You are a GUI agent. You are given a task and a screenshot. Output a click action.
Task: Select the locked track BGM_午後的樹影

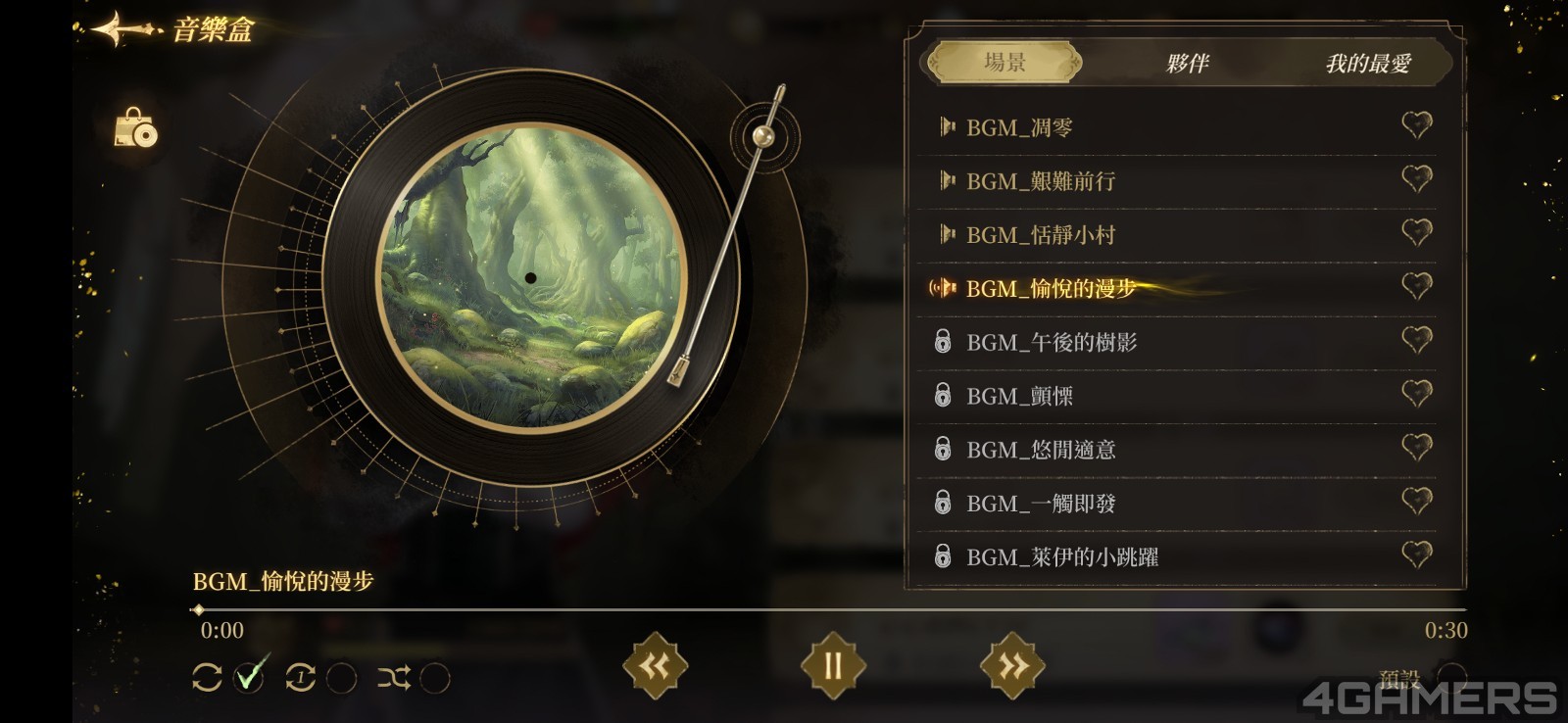point(1051,343)
